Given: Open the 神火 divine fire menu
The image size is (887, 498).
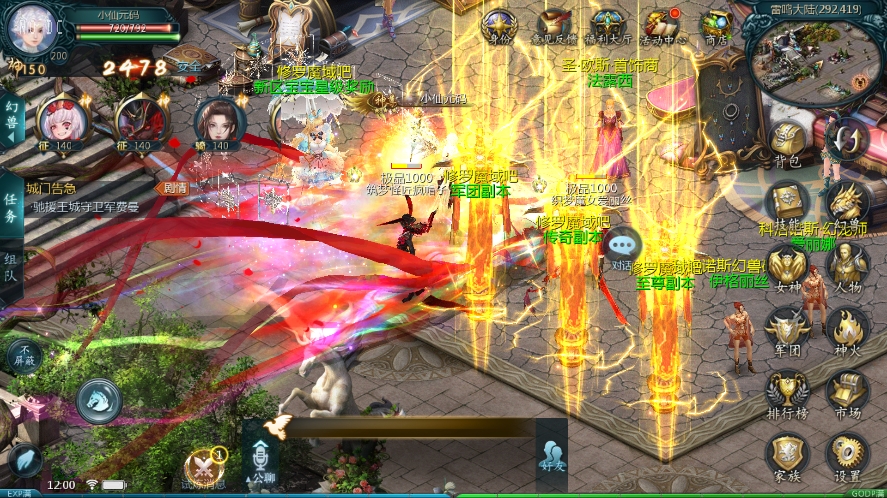Looking at the screenshot, I should (847, 328).
